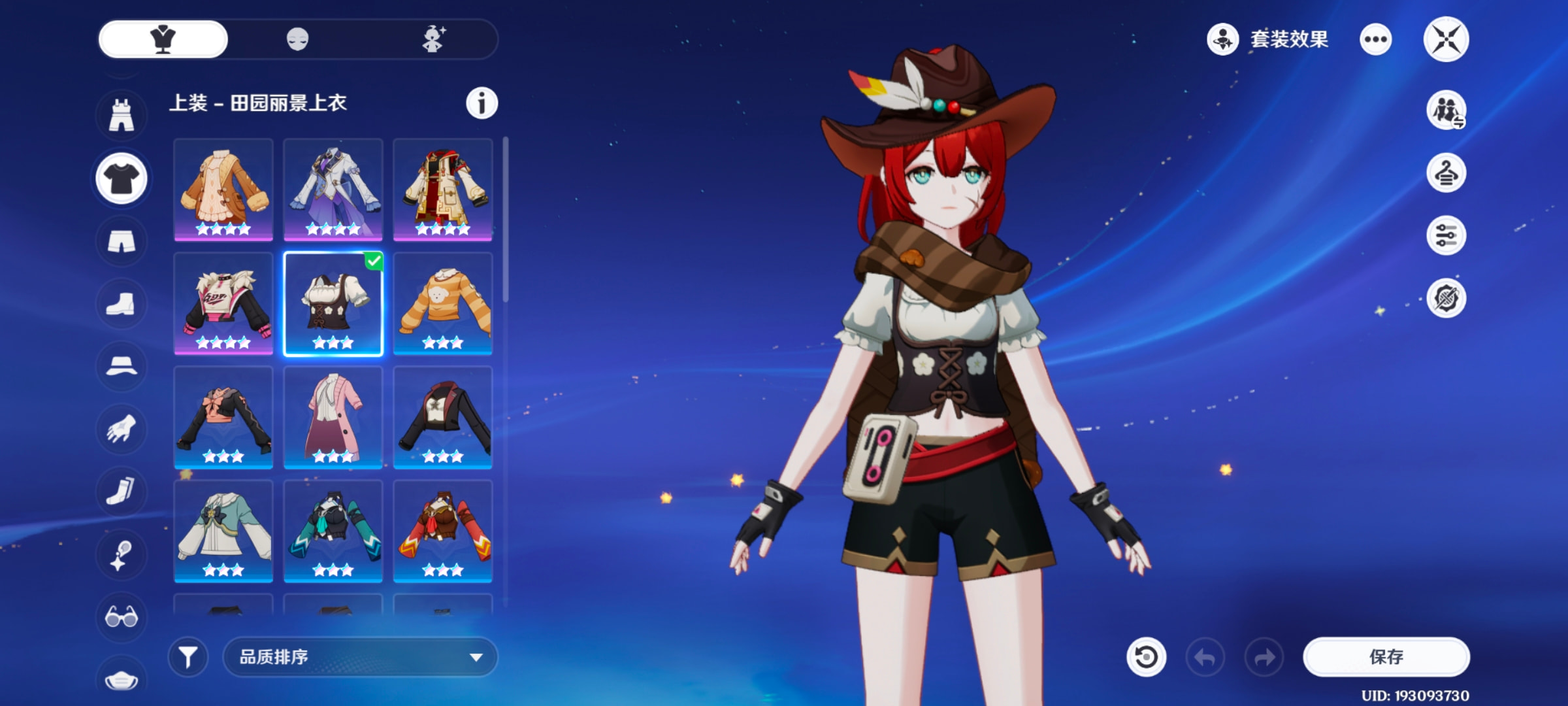Show item info for 田园丽景上衣
The width and height of the screenshot is (1568, 706).
coord(482,103)
